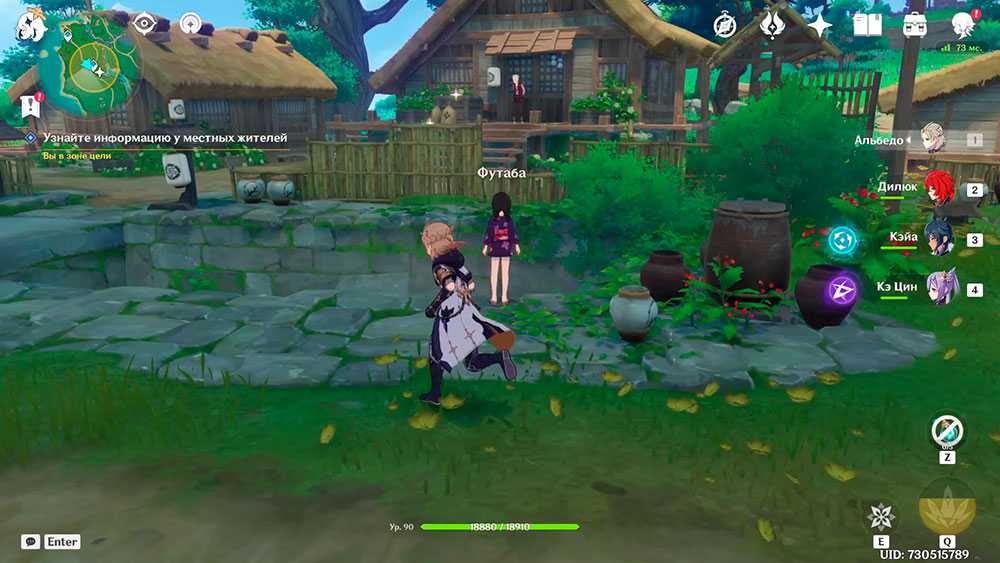Open the chat speech bubble icon
Screen dimensions: 1000x563
tap(31, 541)
